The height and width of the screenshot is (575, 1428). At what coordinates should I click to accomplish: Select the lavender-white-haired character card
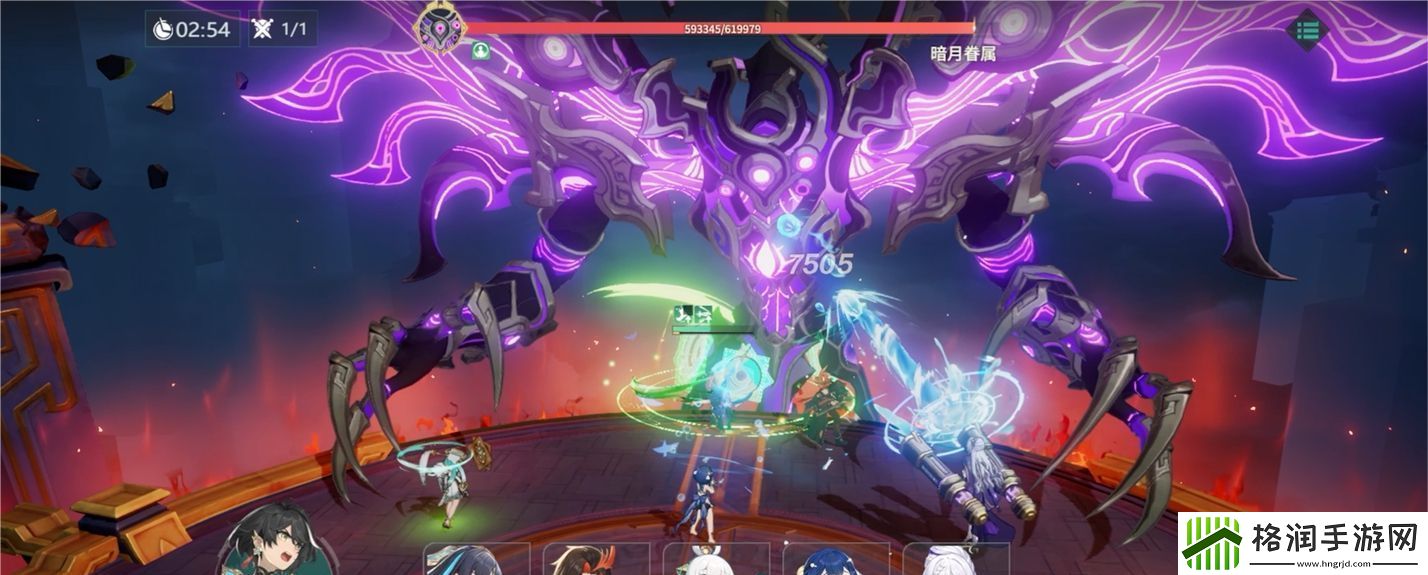pos(950,560)
